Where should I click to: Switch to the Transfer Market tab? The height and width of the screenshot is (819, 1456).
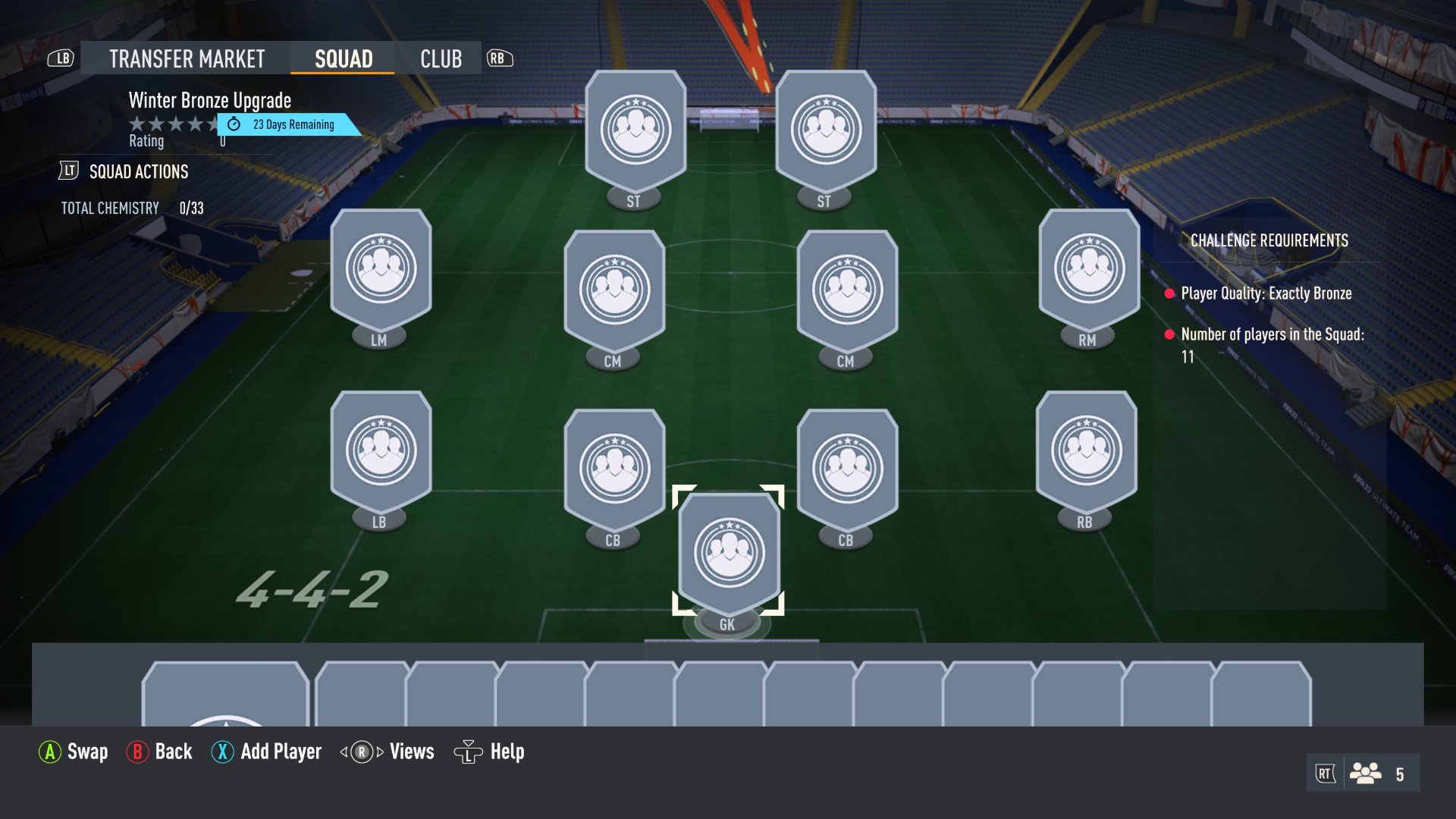pos(184,58)
